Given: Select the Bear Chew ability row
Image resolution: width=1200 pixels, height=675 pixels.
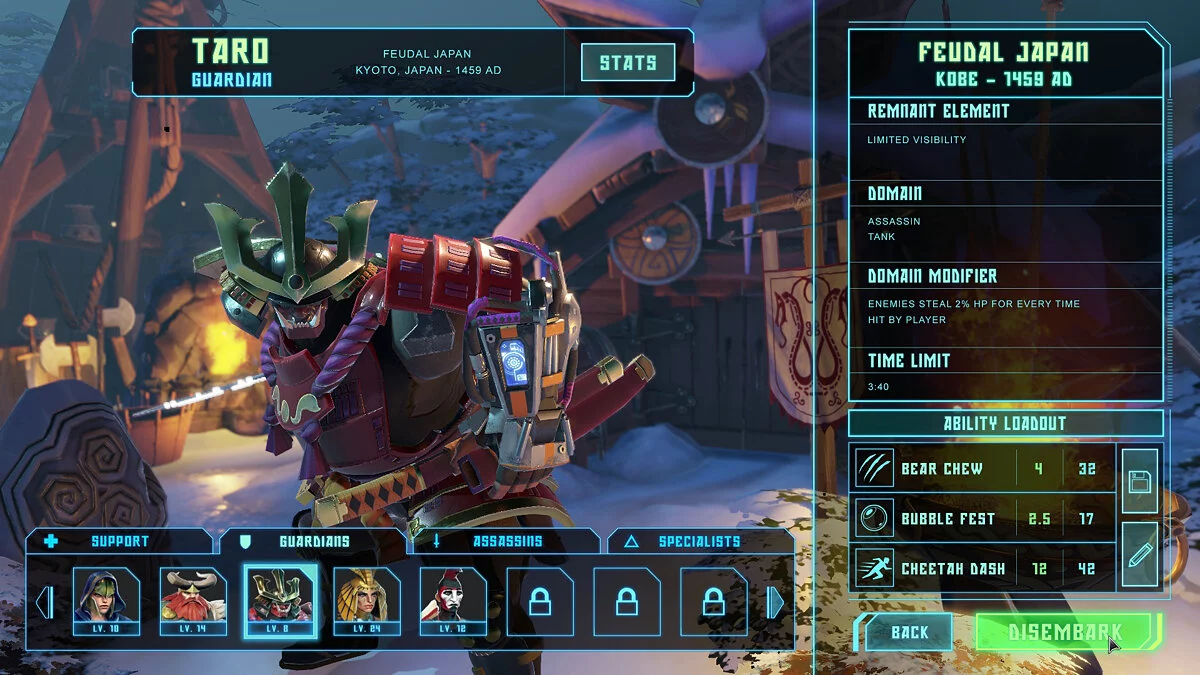Looking at the screenshot, I should click(983, 468).
